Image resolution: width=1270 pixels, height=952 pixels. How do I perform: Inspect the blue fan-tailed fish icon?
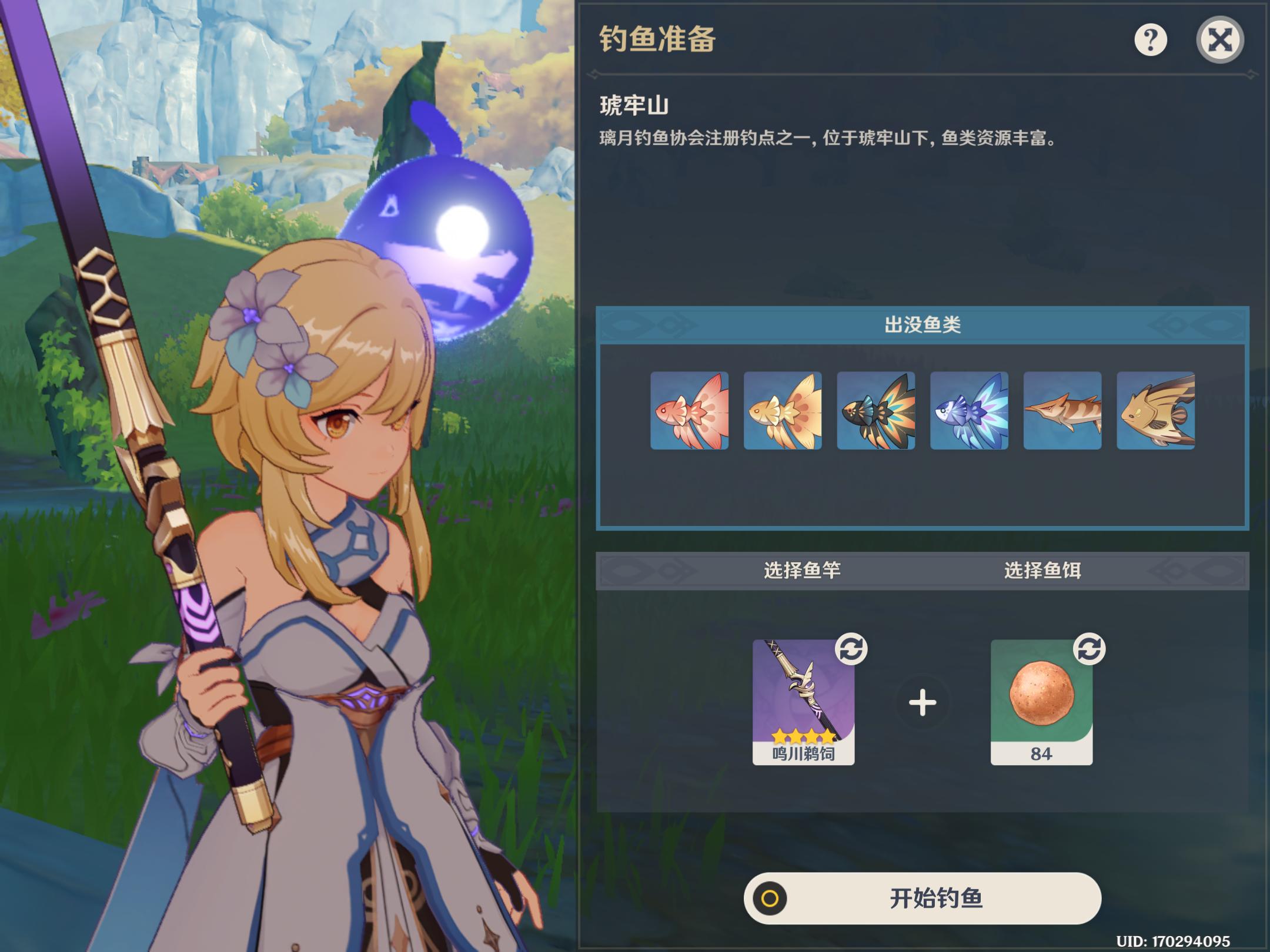tap(969, 411)
